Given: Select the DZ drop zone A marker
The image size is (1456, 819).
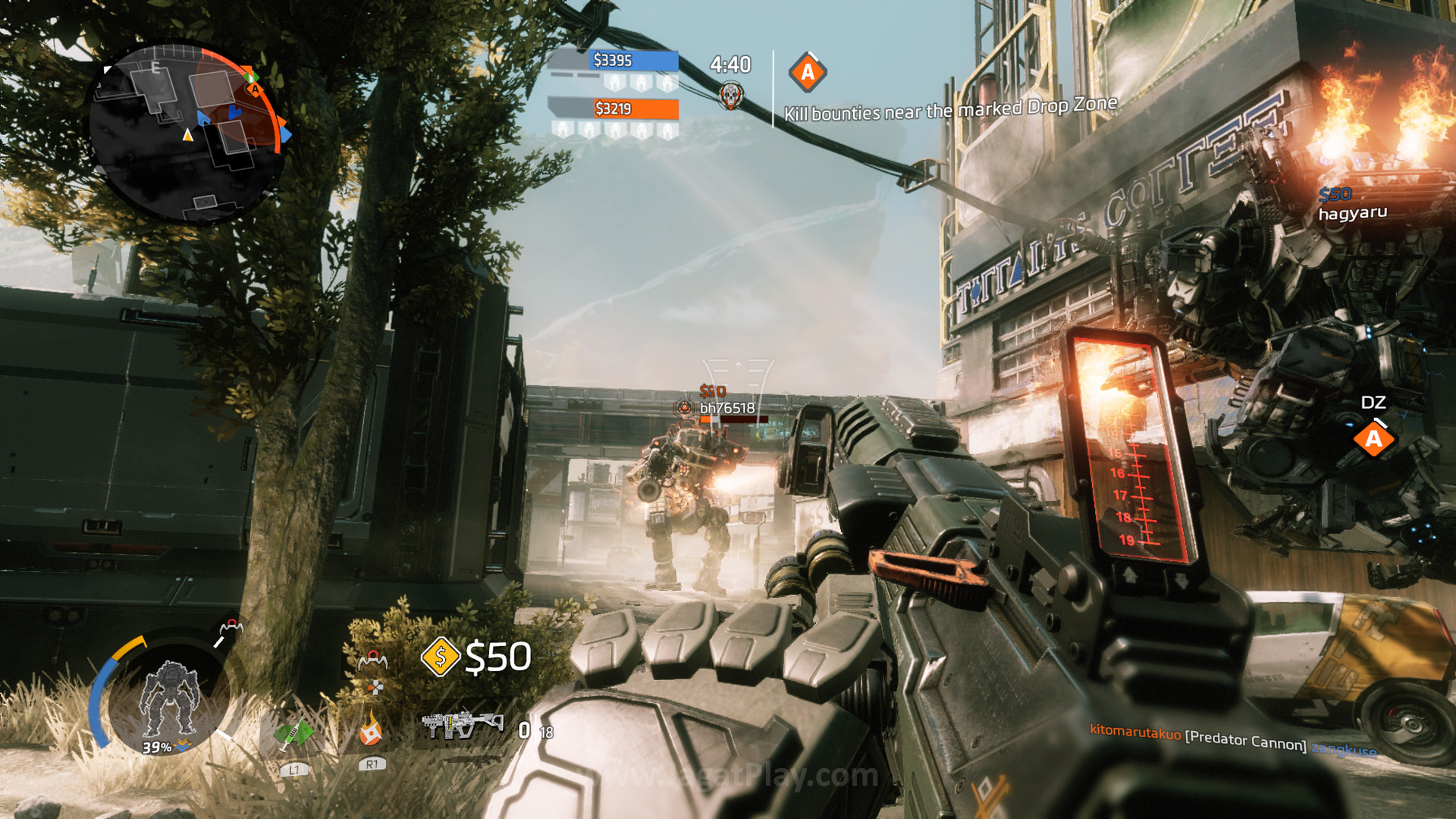Looking at the screenshot, I should tap(1373, 439).
